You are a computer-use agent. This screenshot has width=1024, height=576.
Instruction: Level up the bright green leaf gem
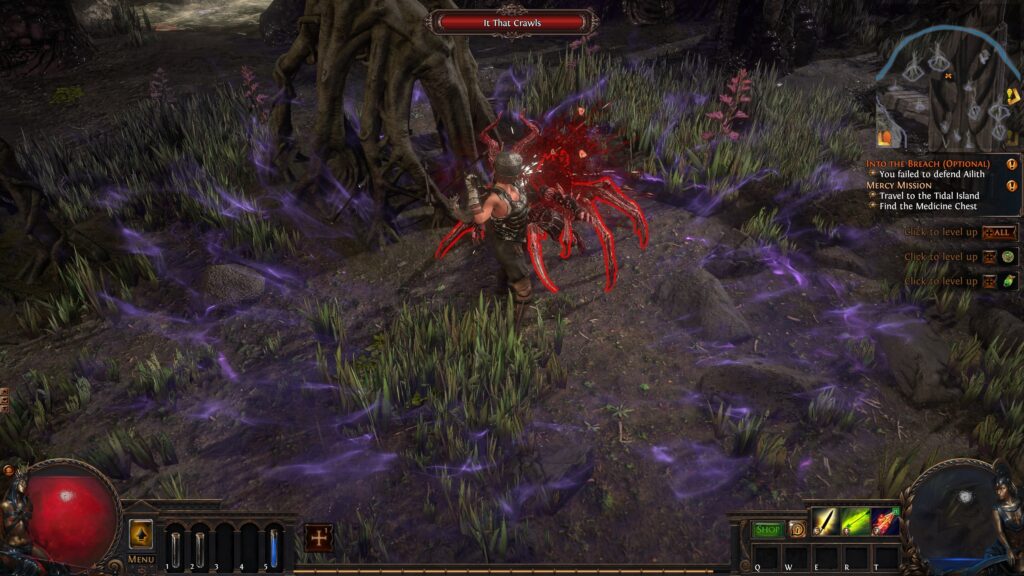point(1009,281)
